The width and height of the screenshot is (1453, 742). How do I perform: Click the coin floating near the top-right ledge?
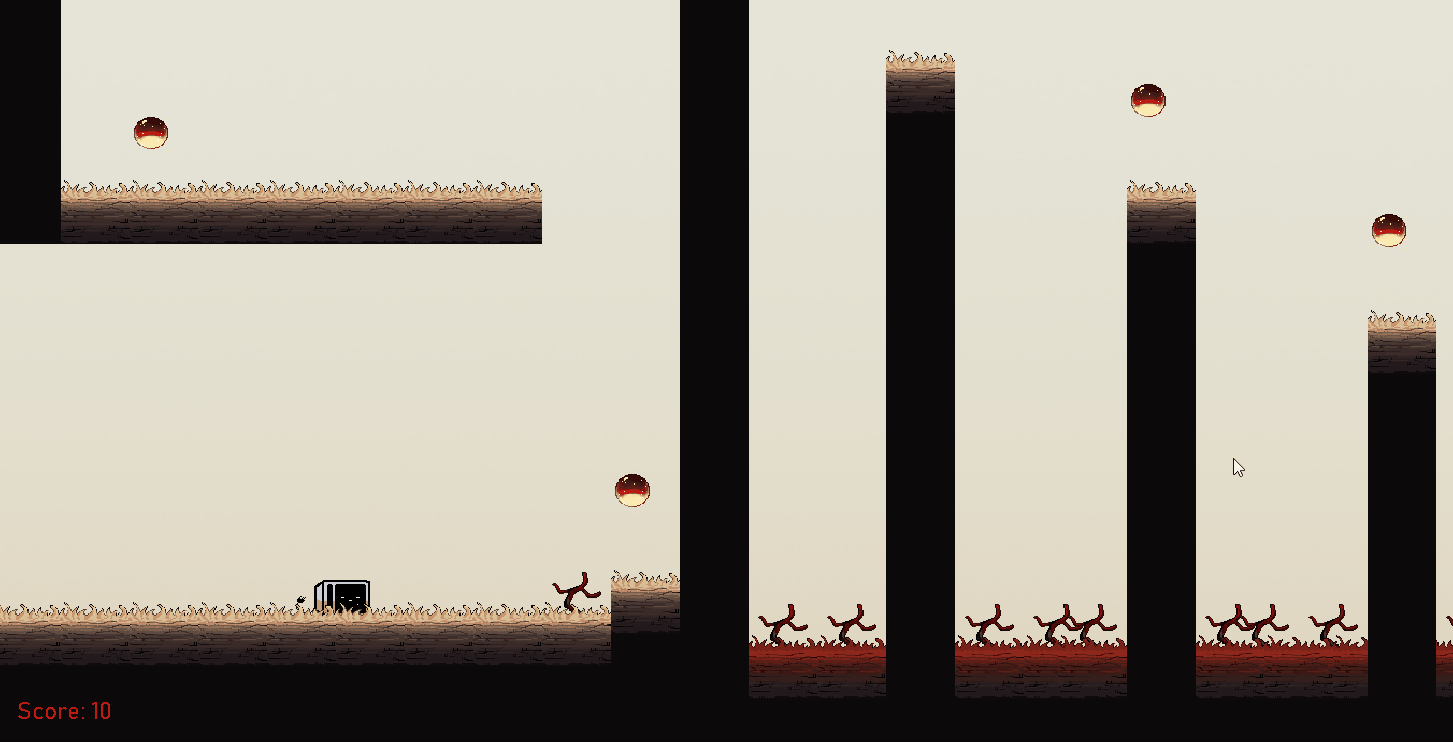tap(1388, 230)
